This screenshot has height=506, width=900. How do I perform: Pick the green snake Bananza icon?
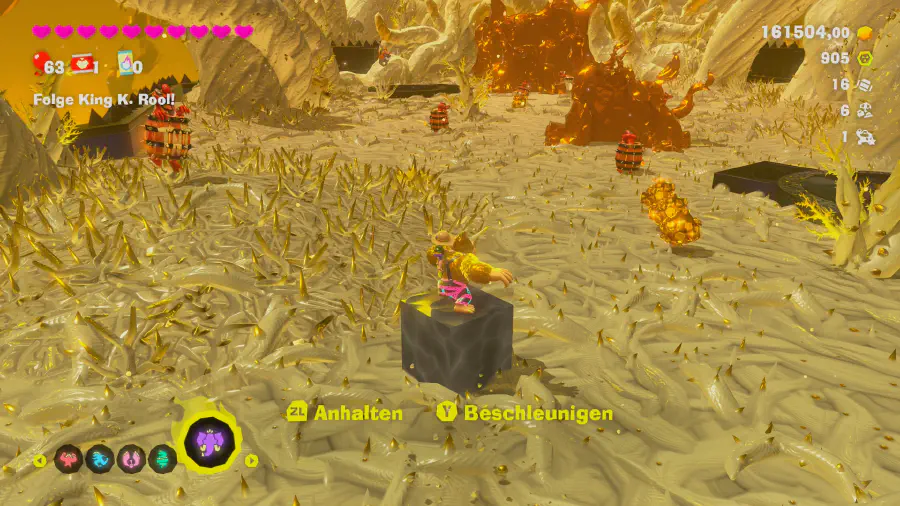pos(162,459)
